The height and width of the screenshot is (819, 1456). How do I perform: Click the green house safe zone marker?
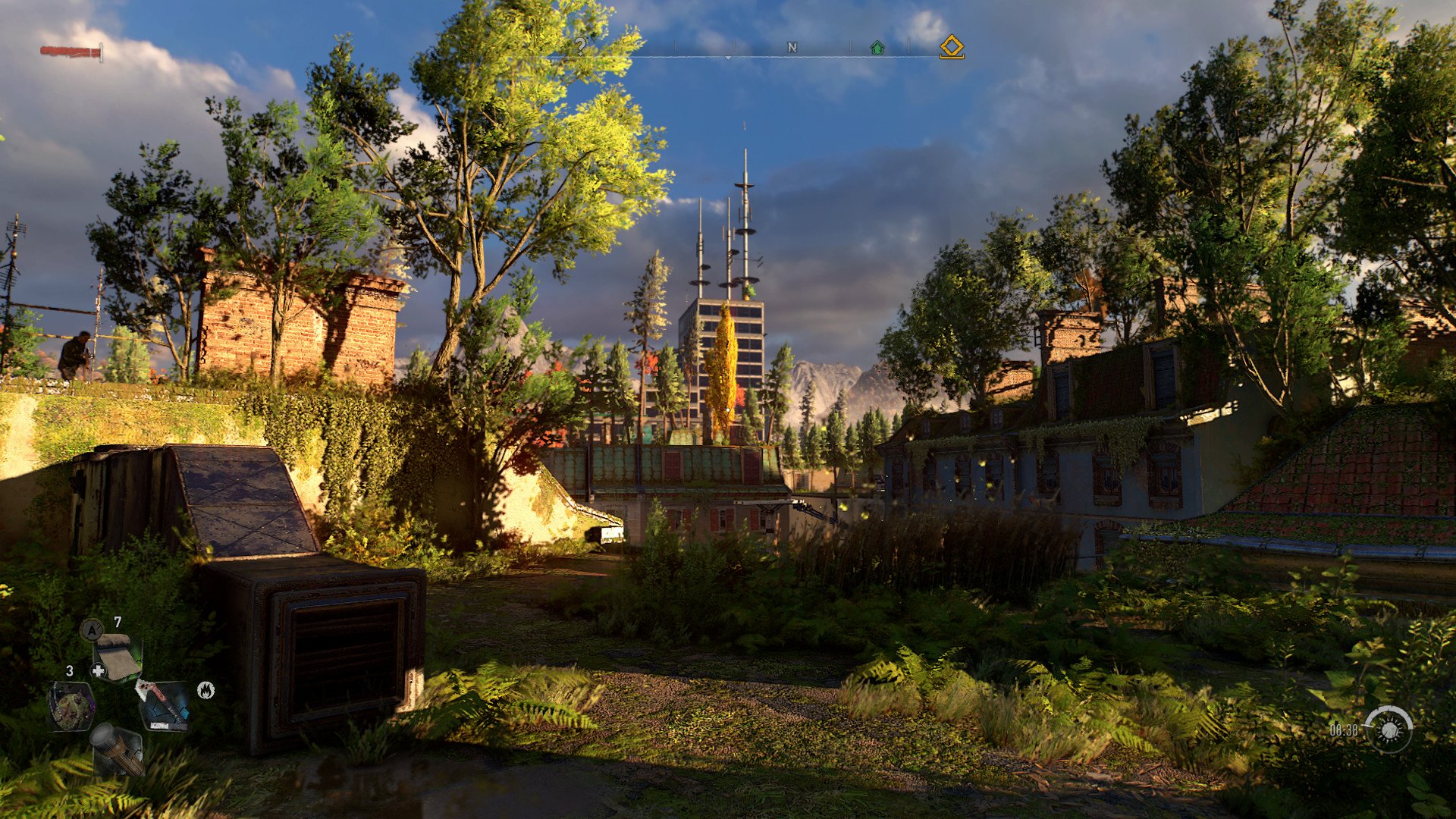(x=877, y=48)
